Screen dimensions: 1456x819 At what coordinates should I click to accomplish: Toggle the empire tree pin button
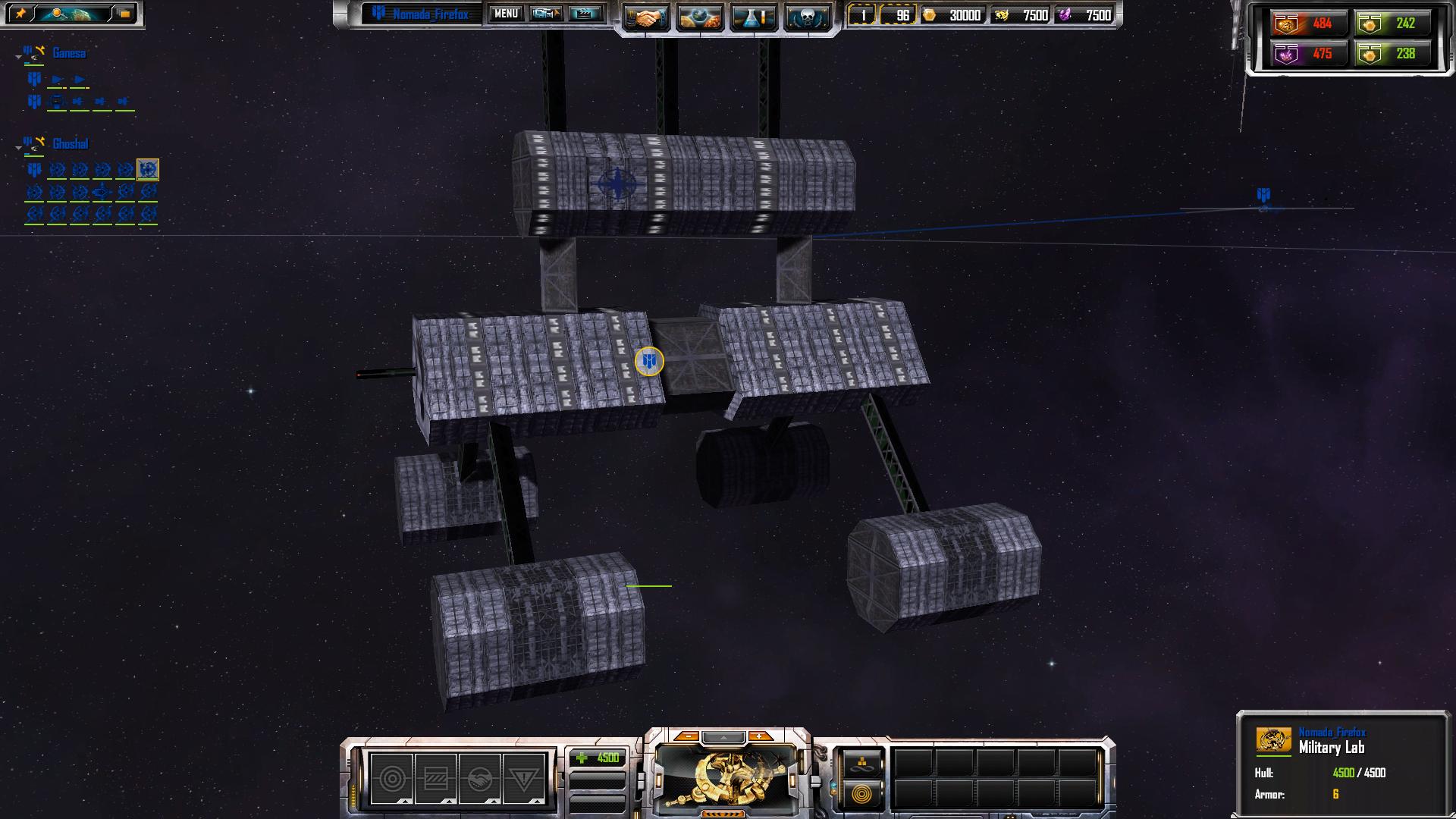point(20,14)
